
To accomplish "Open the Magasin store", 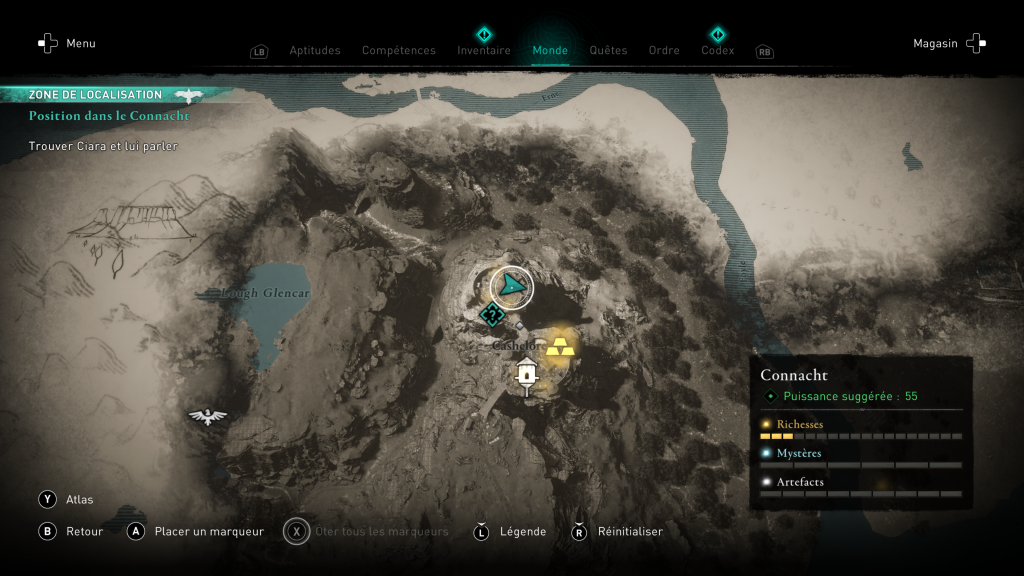I will [x=949, y=43].
